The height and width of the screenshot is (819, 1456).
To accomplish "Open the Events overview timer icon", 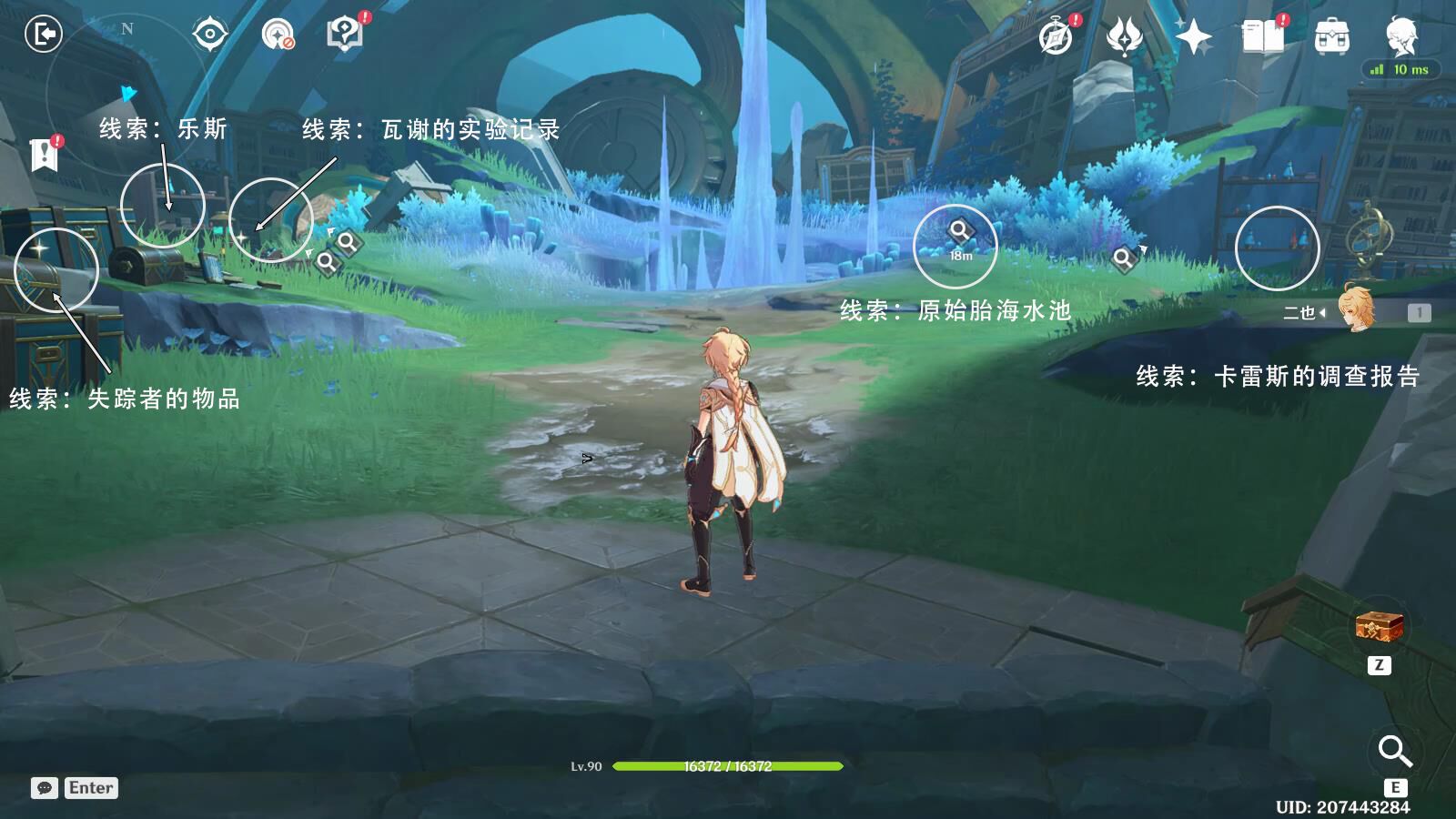I will (x=1056, y=35).
